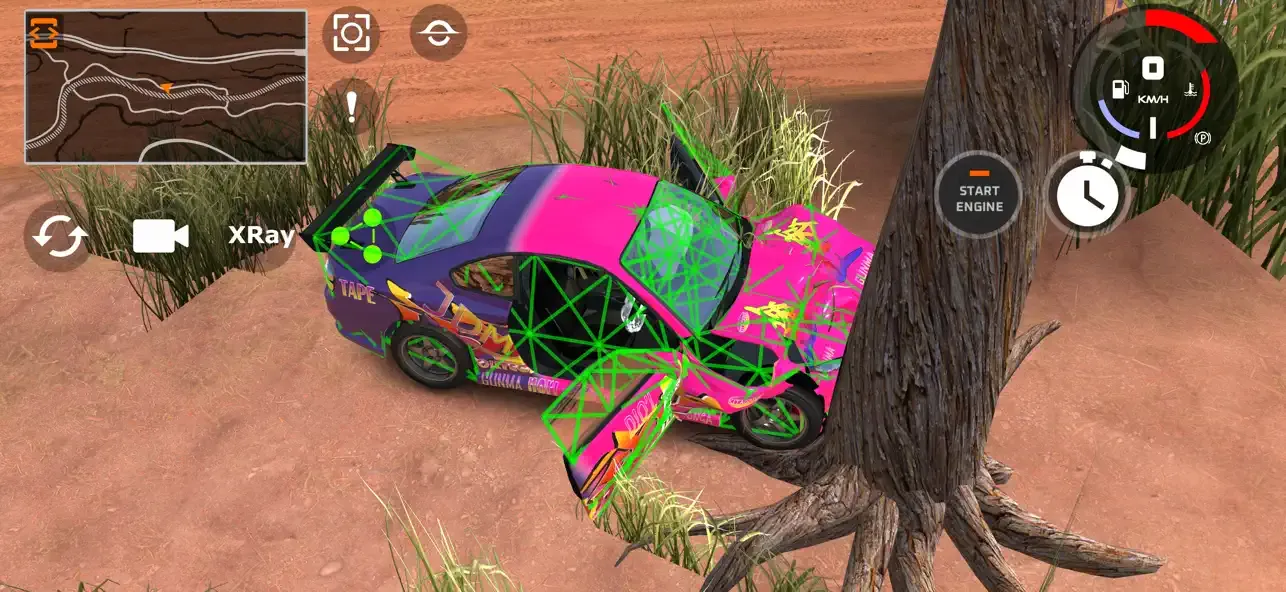Reset the vehicle with circular arrows button
1286x592 pixels.
point(60,236)
